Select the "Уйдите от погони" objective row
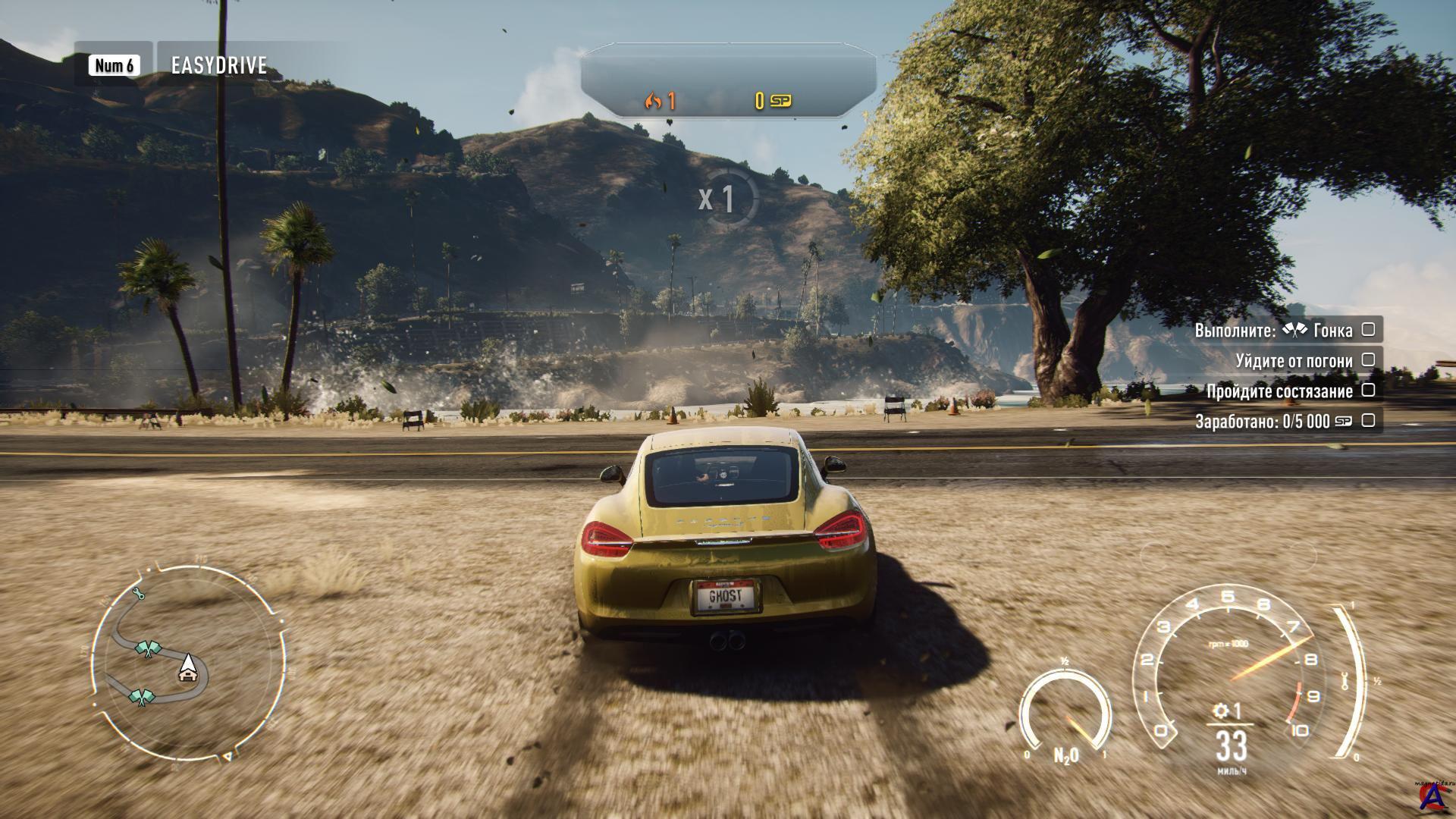Viewport: 1456px width, 819px height. 1294,360
